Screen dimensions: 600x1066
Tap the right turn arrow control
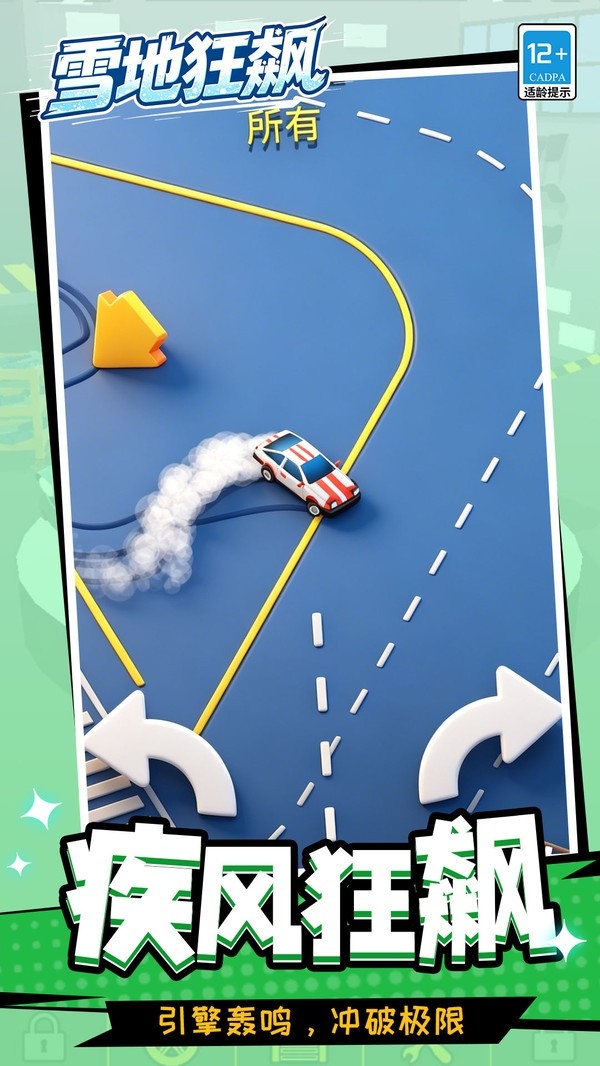[x=490, y=738]
